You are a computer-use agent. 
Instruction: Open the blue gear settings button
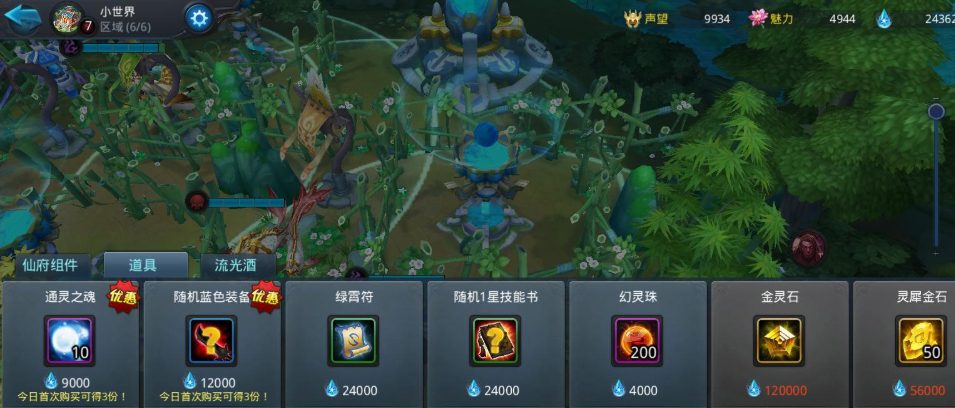199,18
